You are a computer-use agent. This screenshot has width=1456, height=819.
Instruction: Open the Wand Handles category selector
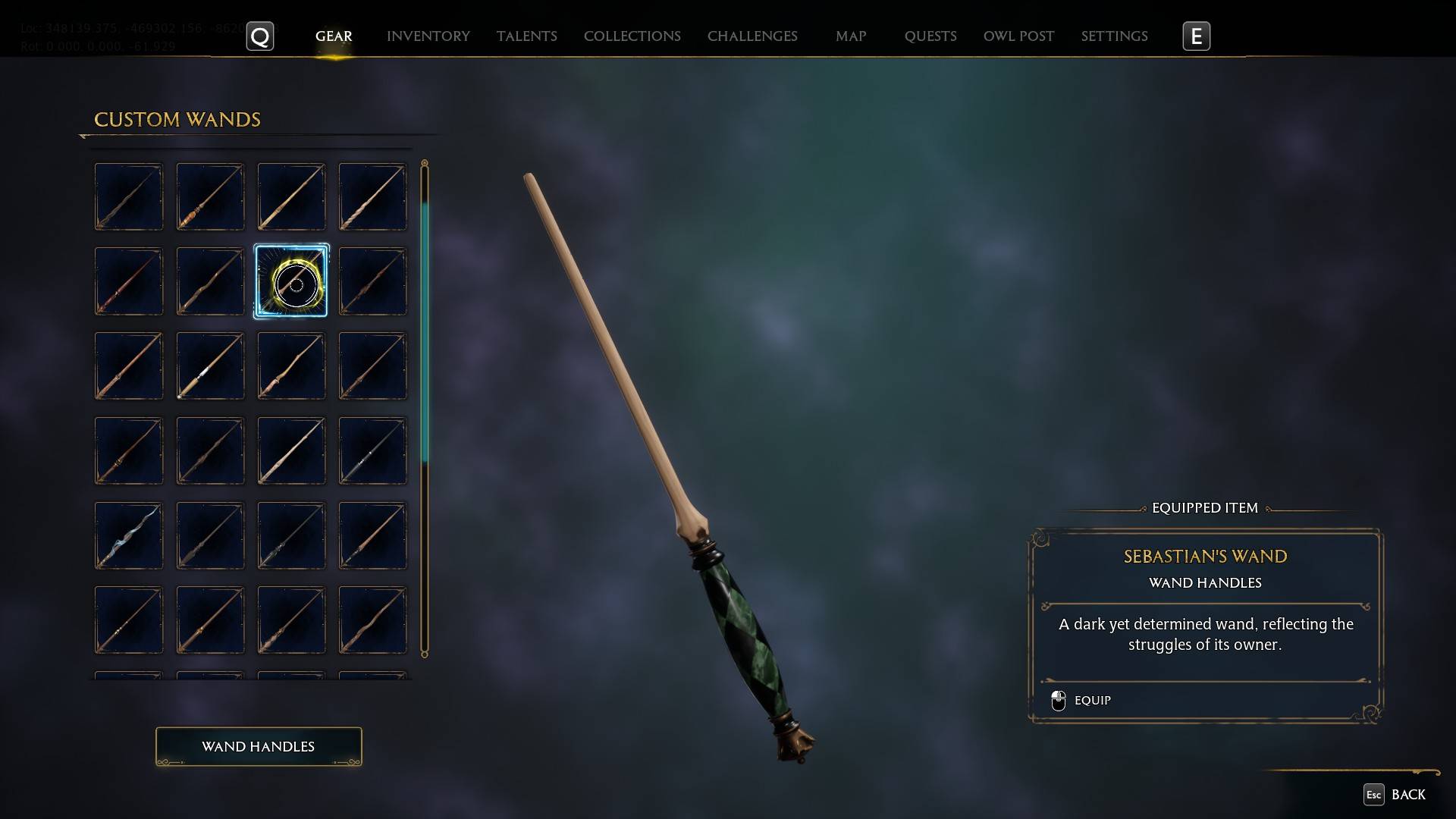coord(258,746)
